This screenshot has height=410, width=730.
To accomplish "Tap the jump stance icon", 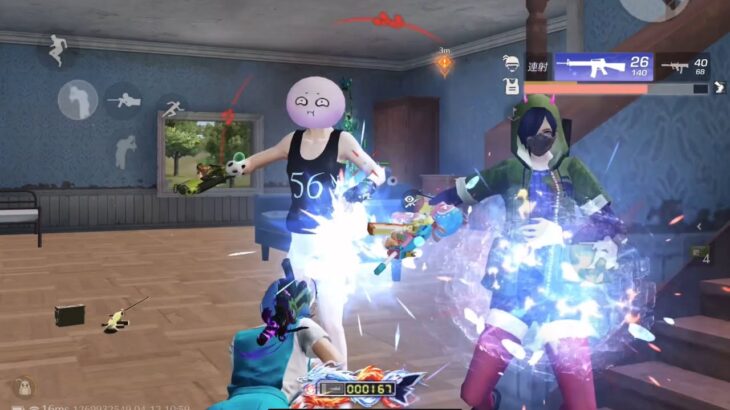I will tap(56, 48).
